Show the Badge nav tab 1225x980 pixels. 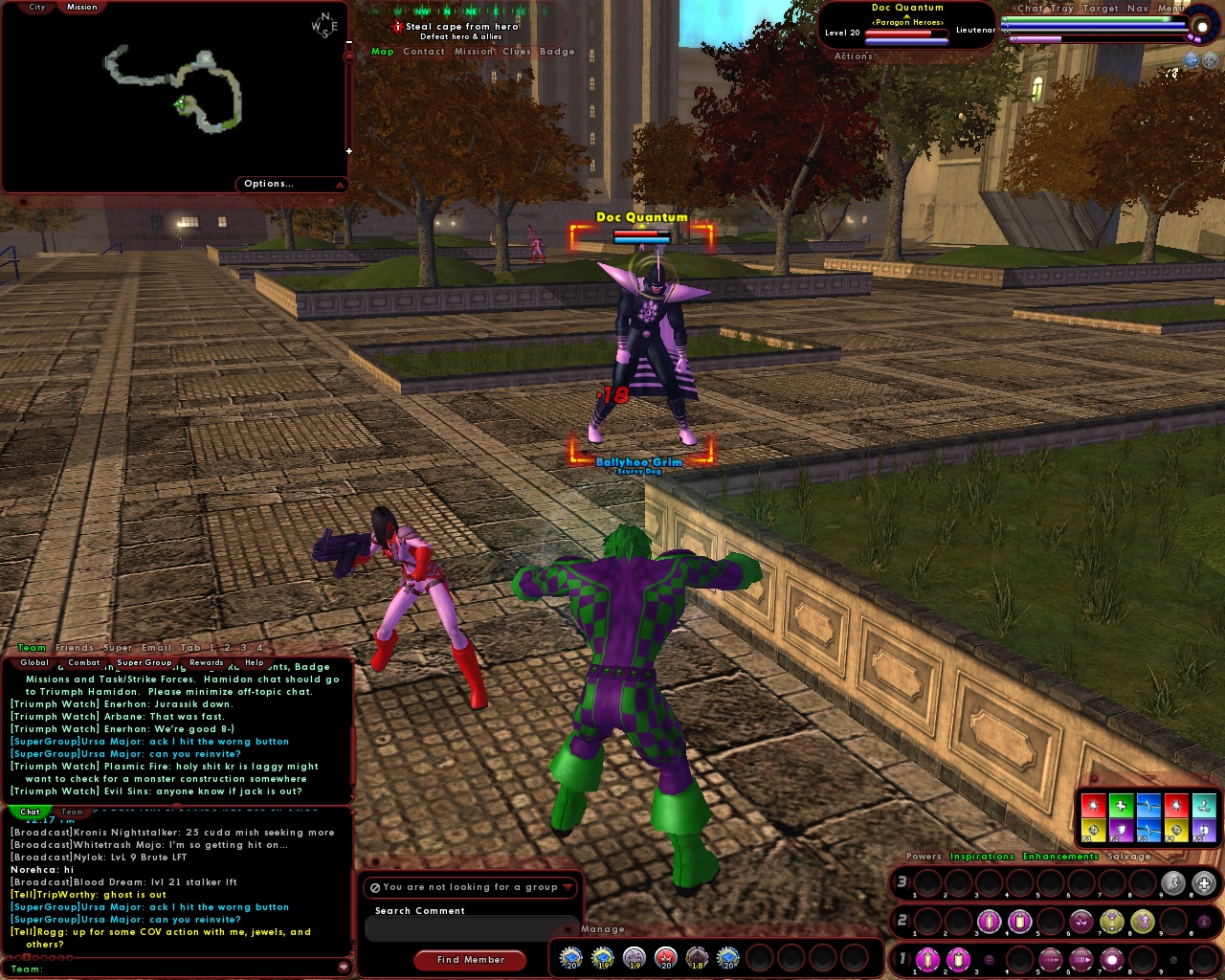(557, 52)
